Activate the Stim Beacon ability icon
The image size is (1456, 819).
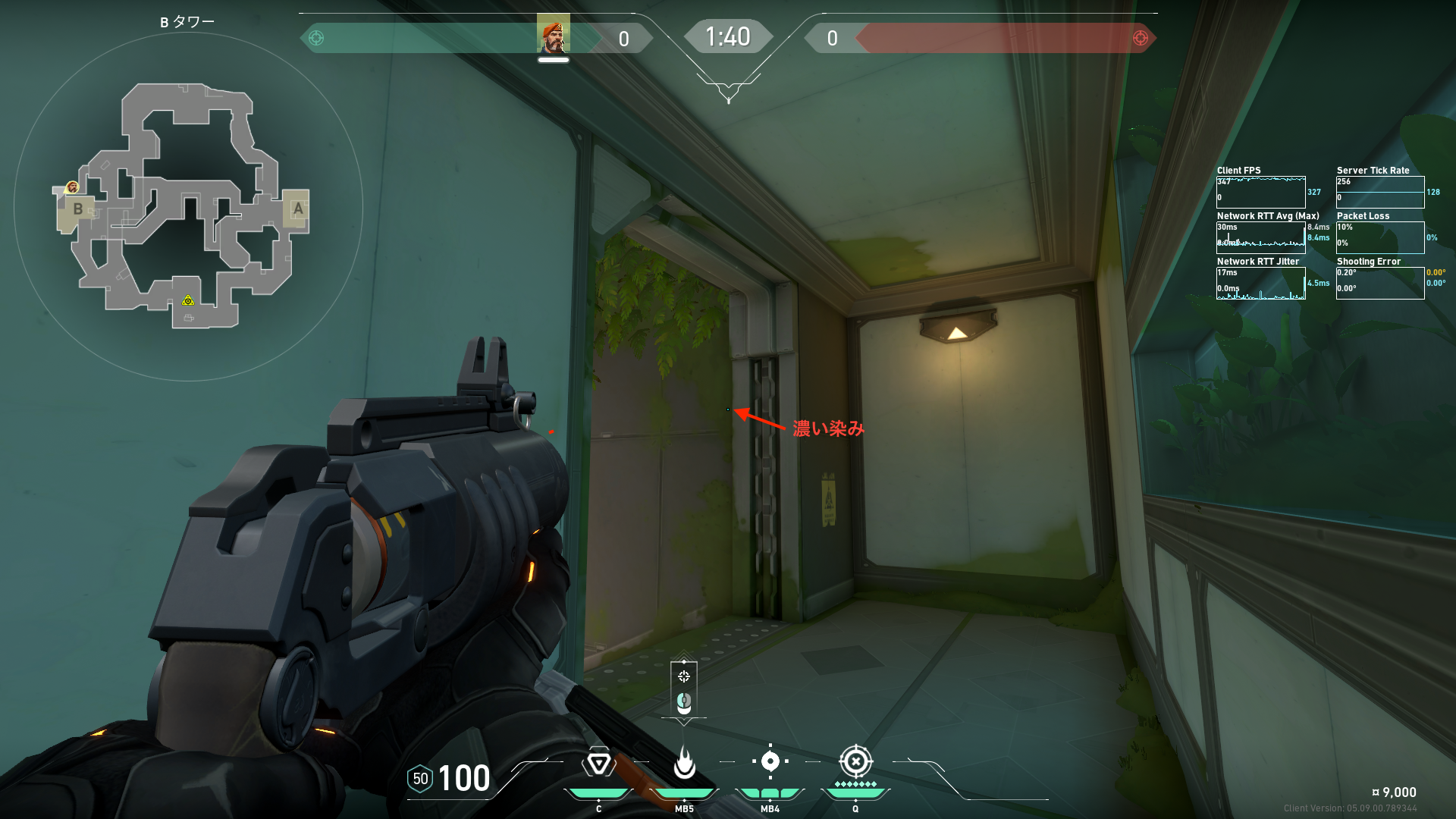coord(598,763)
